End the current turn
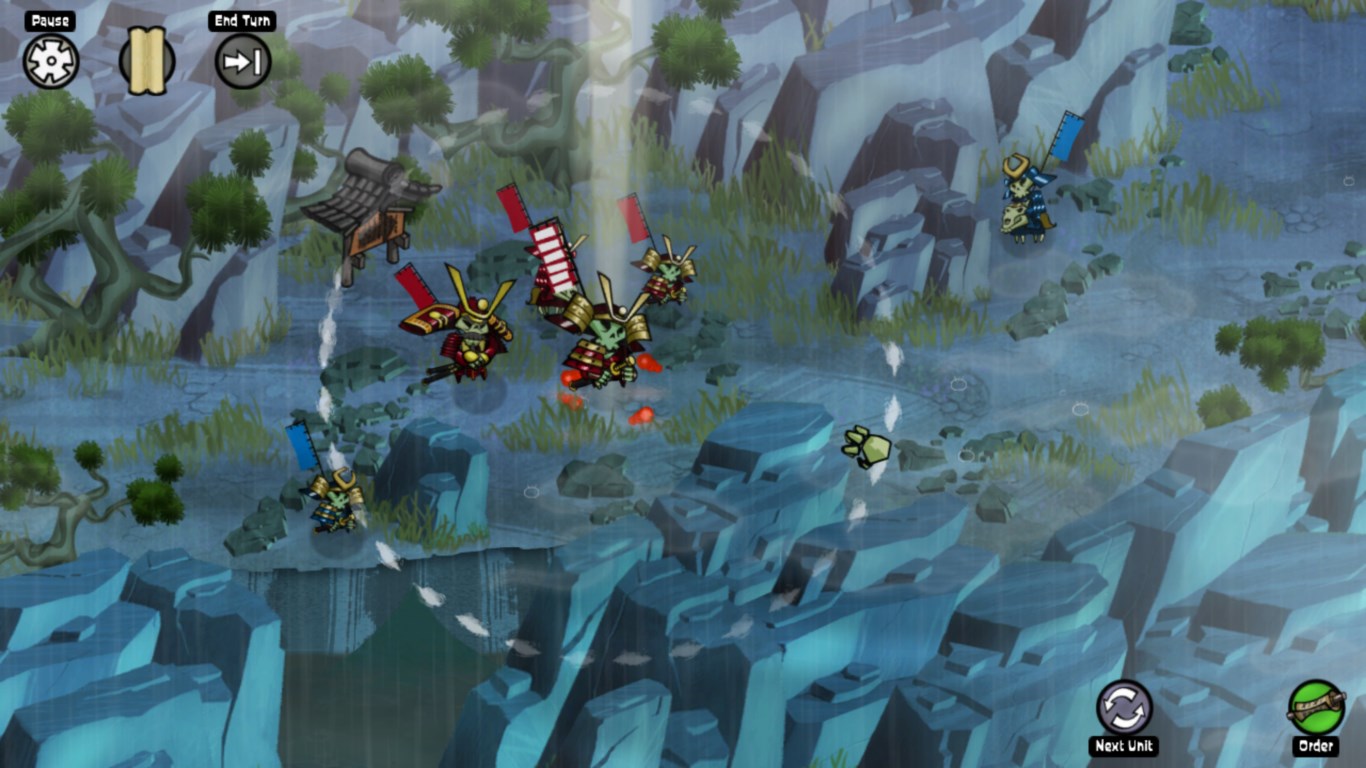 243,62
